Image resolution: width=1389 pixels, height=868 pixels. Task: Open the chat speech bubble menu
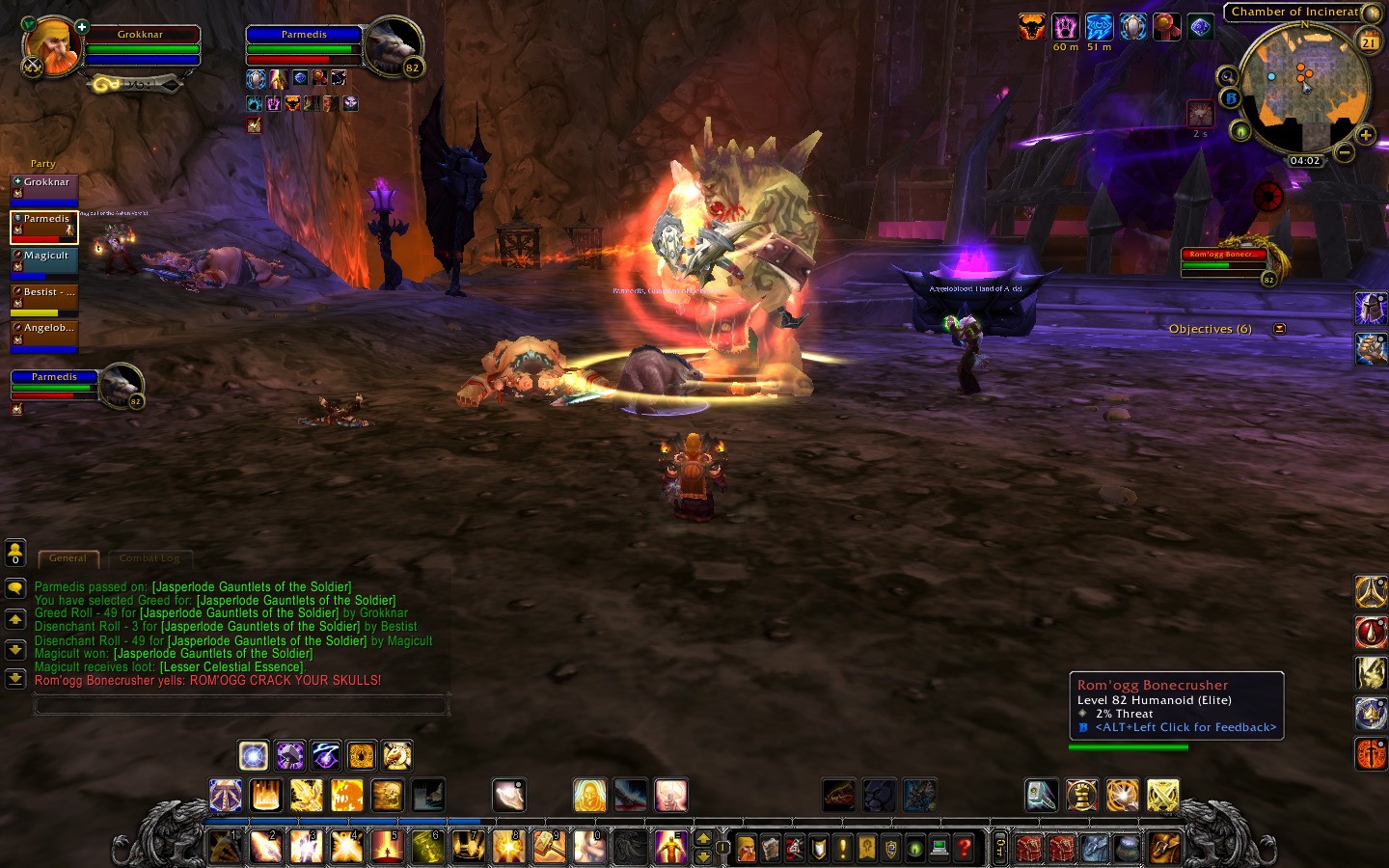[15, 587]
